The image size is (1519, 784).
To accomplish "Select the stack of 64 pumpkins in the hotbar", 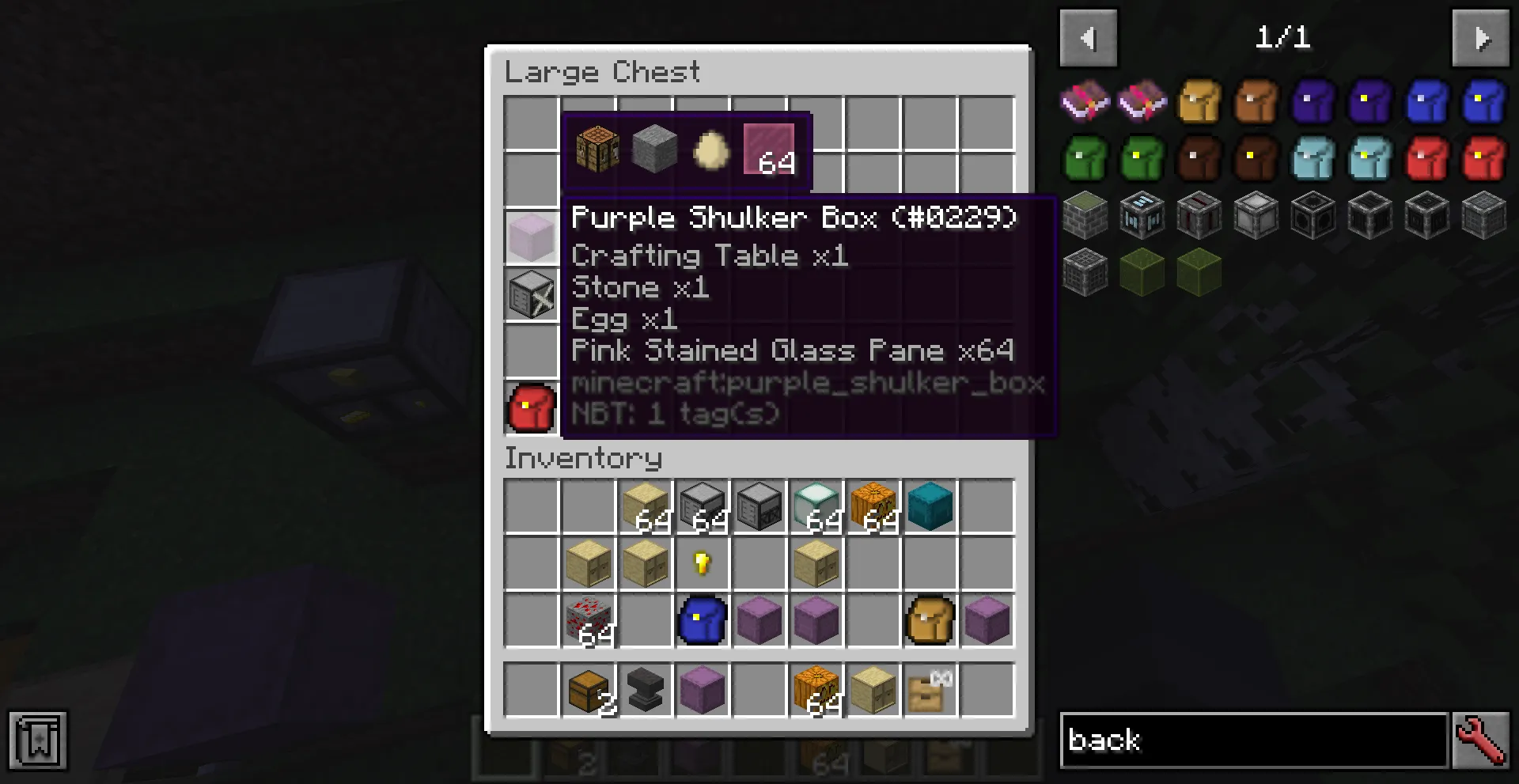I will pos(816,689).
